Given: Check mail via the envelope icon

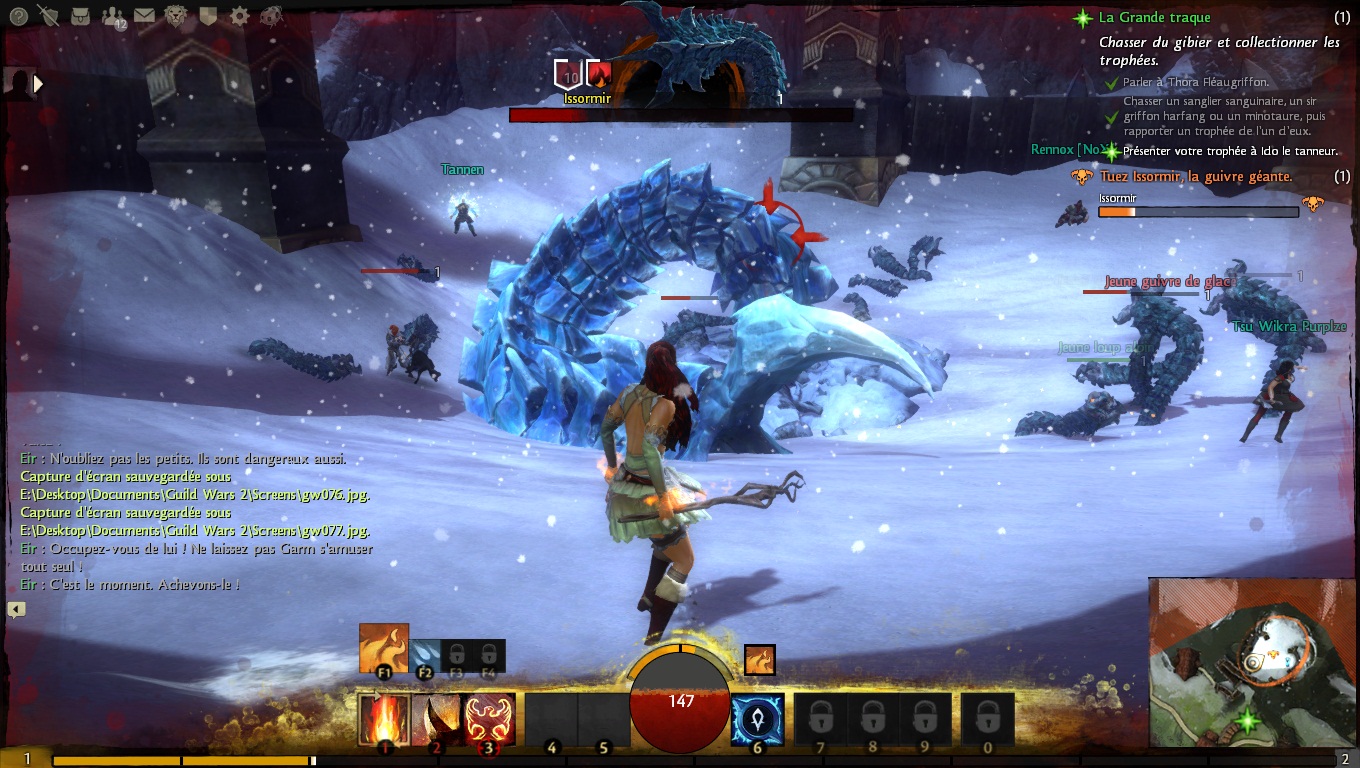Looking at the screenshot, I should coord(144,16).
